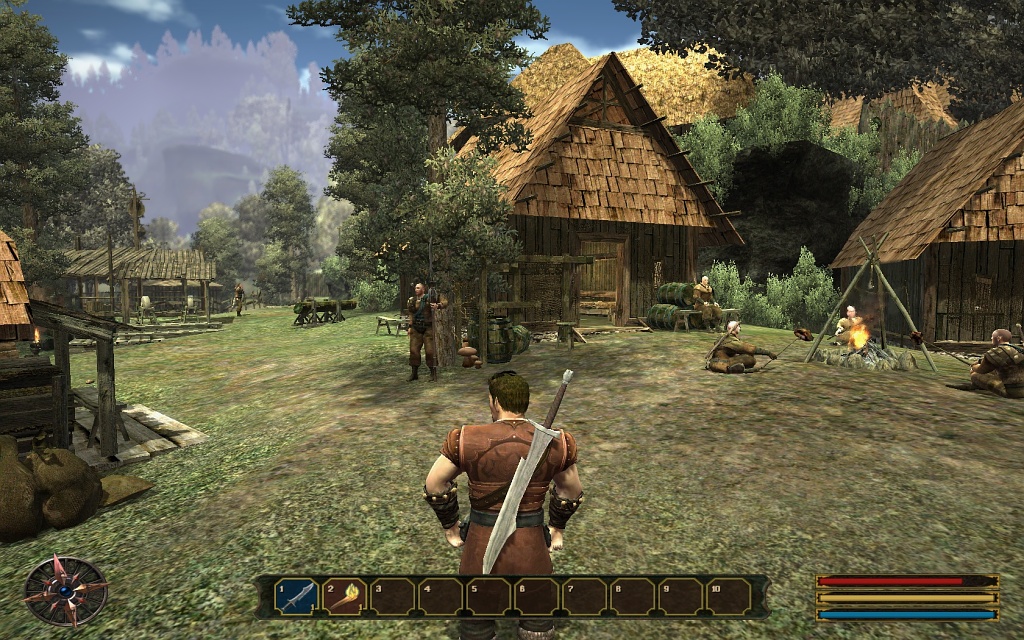This screenshot has width=1024, height=640.
Task: Choose empty hotbar slot number 5
Action: click(489, 597)
